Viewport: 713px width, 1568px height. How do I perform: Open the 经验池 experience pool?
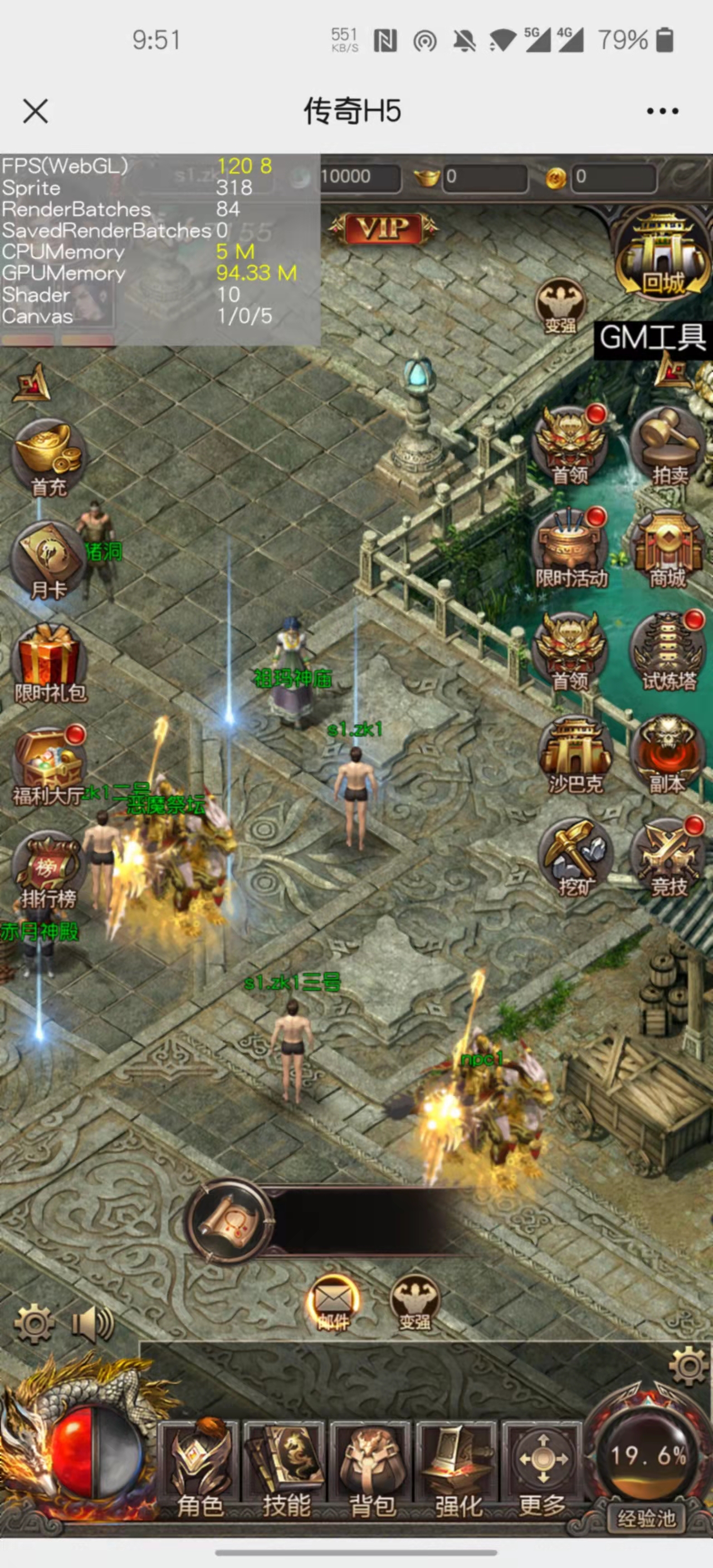point(647,1518)
